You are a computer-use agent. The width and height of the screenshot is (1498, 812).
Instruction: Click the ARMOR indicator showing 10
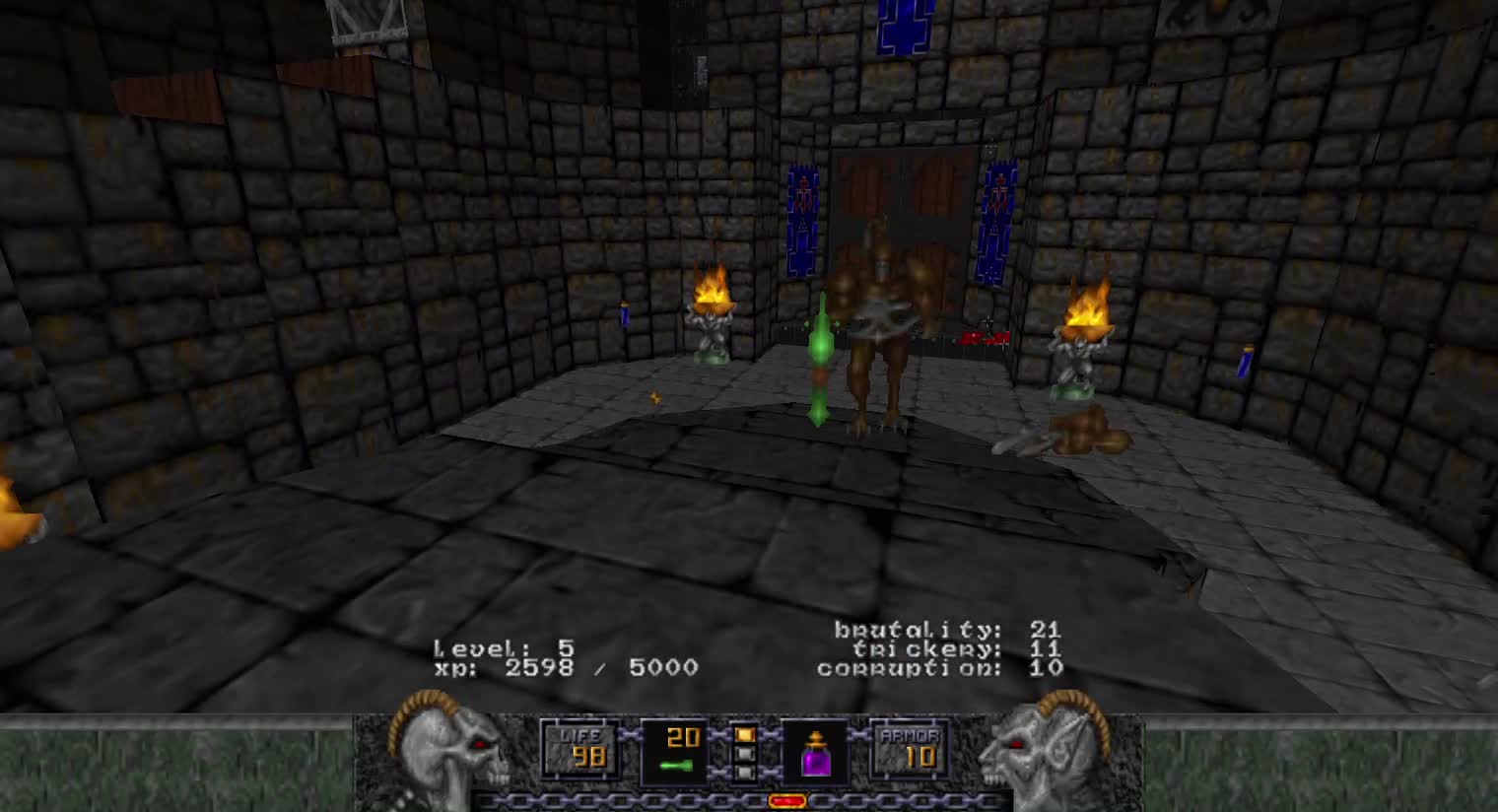tap(907, 751)
